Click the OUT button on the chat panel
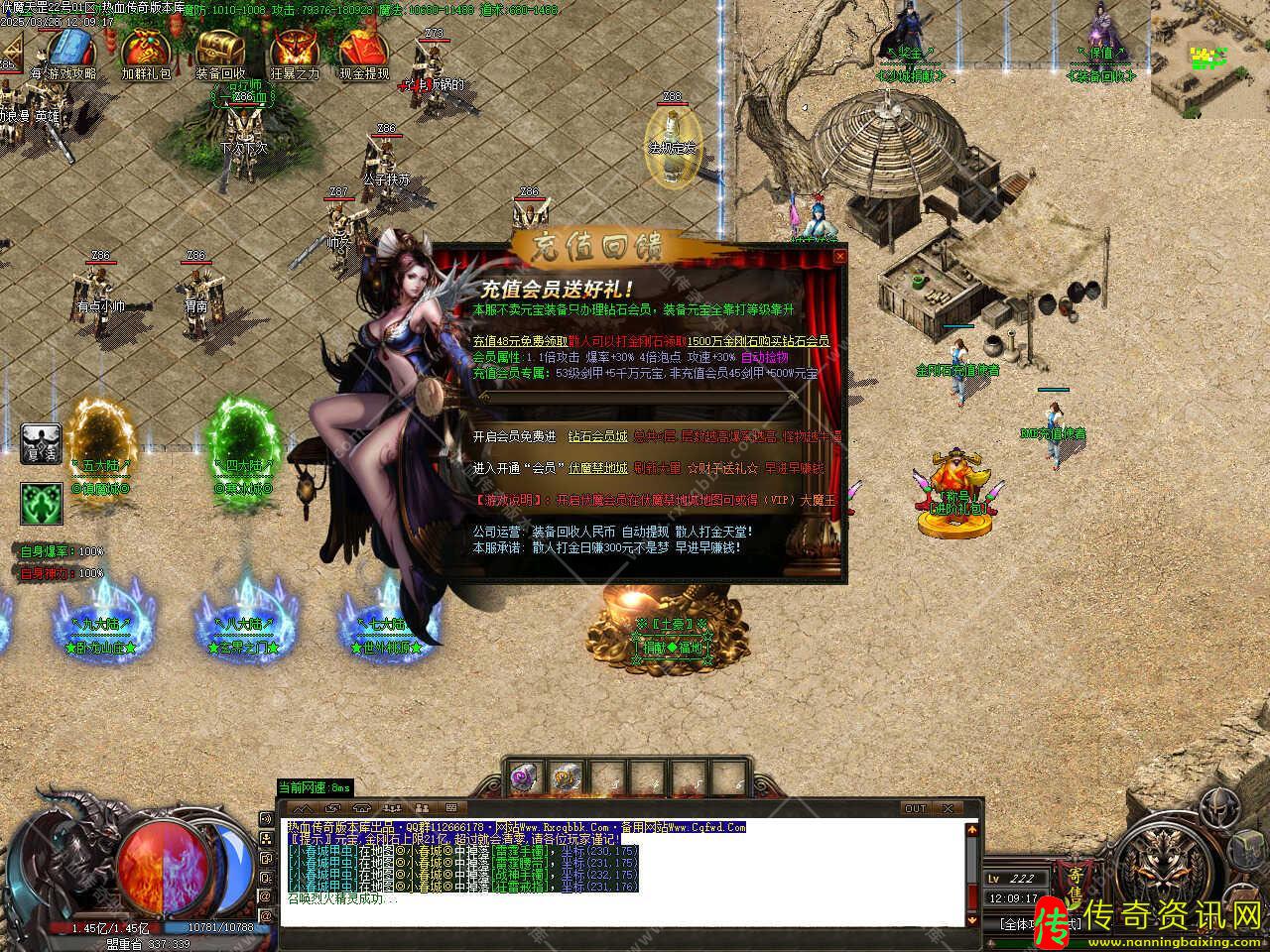Image resolution: width=1270 pixels, height=952 pixels. pyautogui.click(x=915, y=809)
